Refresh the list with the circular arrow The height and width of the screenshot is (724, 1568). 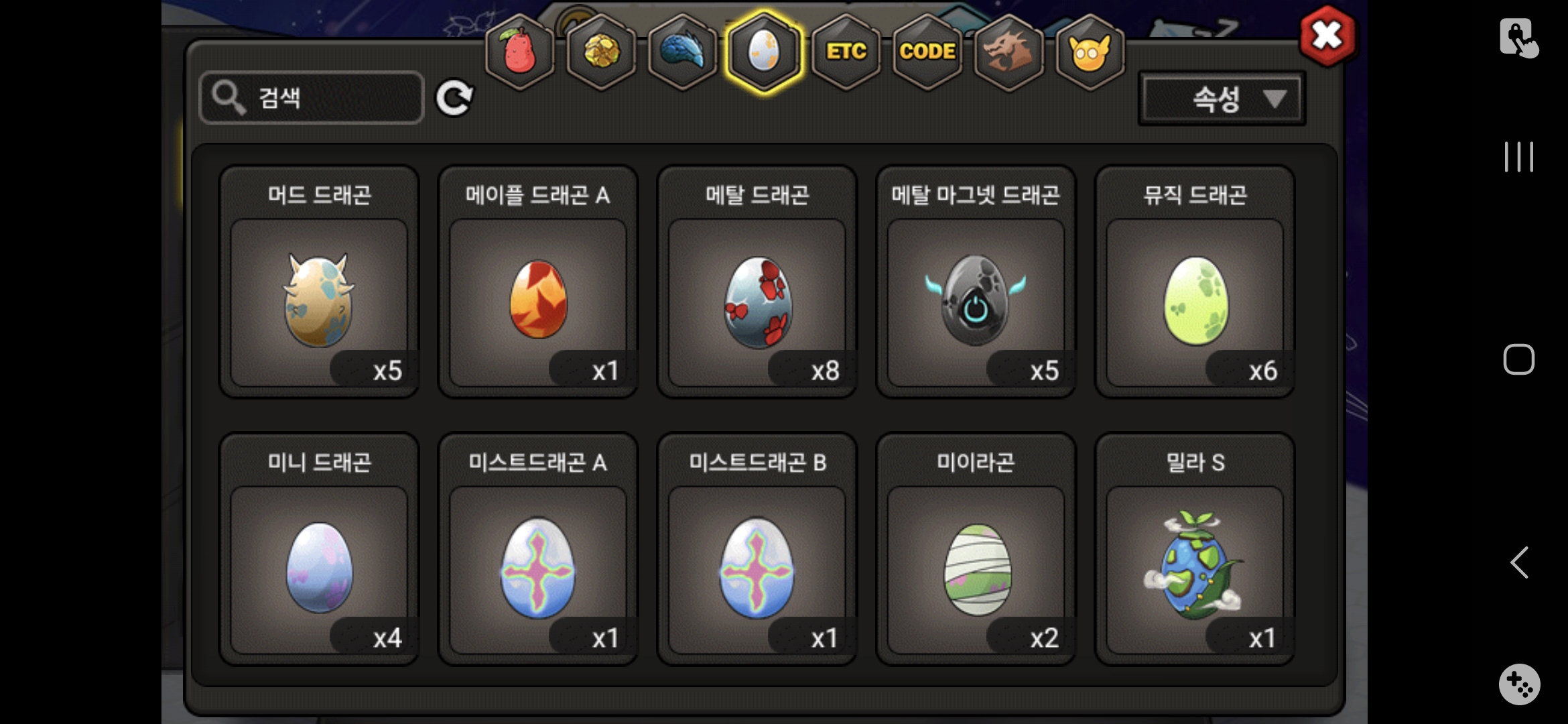tap(454, 99)
